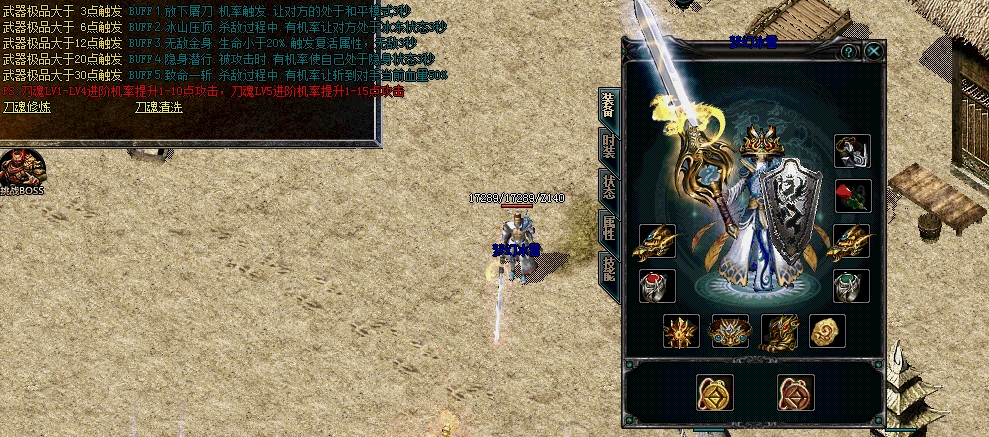This screenshot has width=989, height=437.
Task: Choose the 刀魂清洗 link
Action: tap(158, 106)
